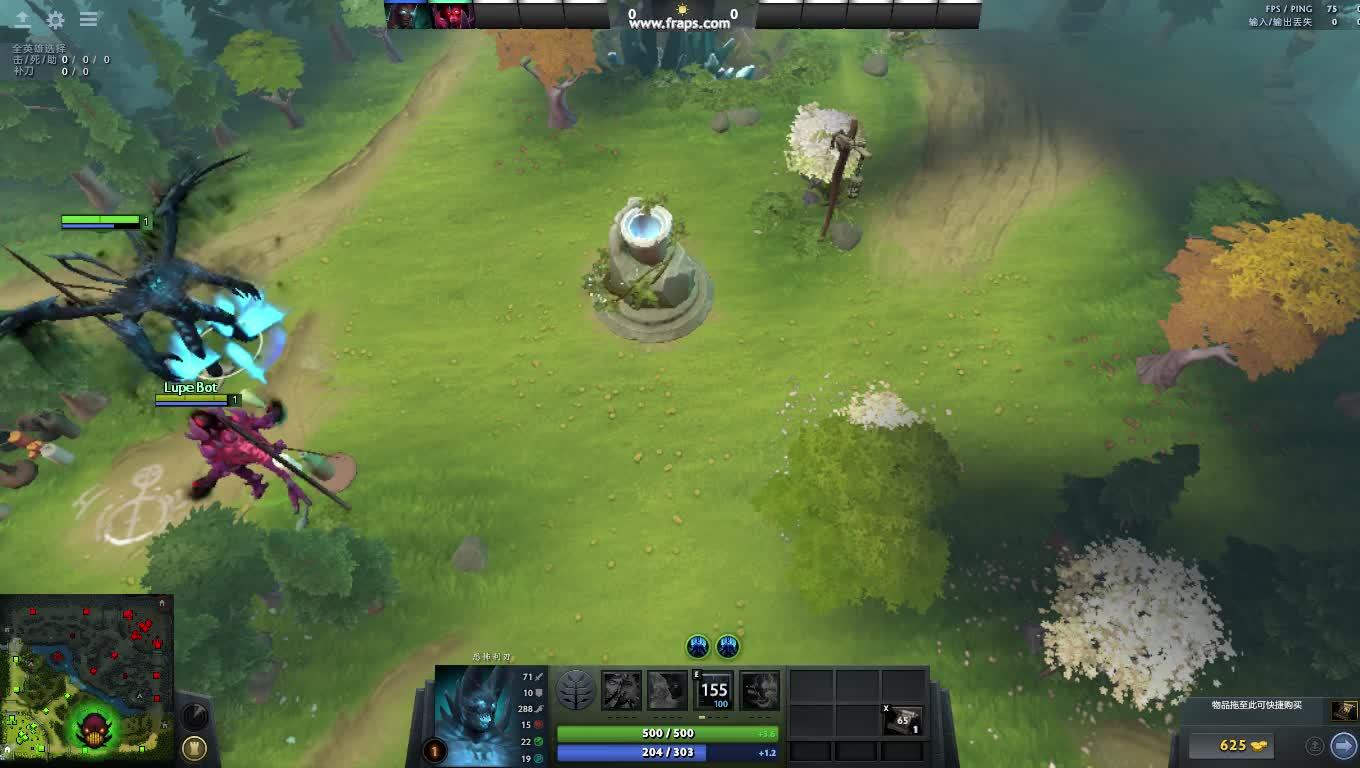Viewport: 1360px width, 768px height.
Task: Click the ability showing cooldown 155
Action: [714, 690]
